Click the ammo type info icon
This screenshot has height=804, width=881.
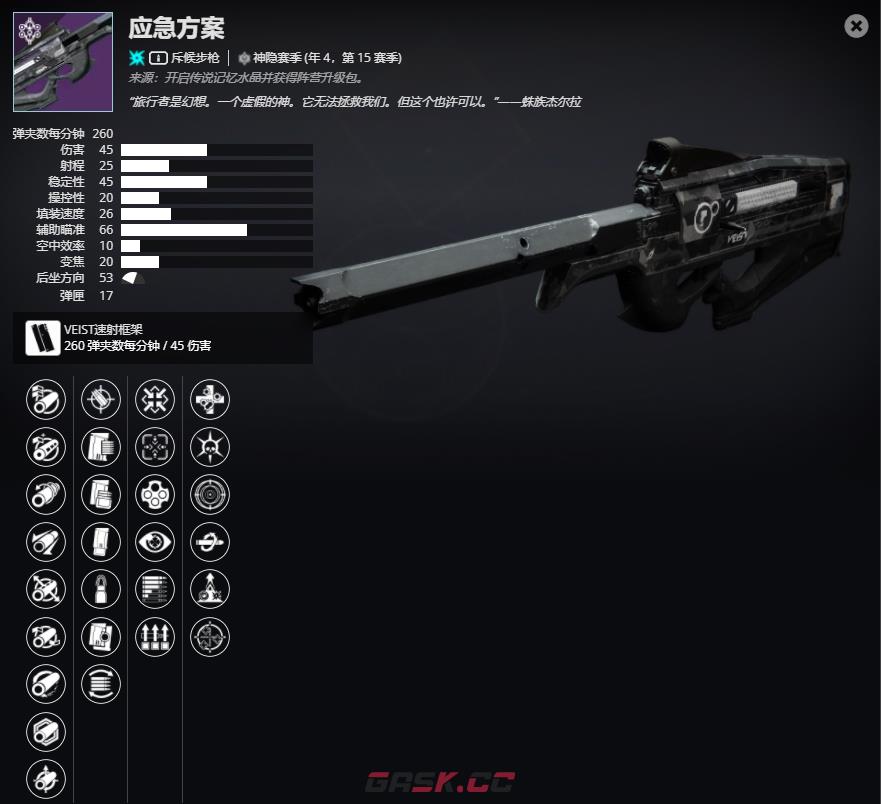click(158, 58)
